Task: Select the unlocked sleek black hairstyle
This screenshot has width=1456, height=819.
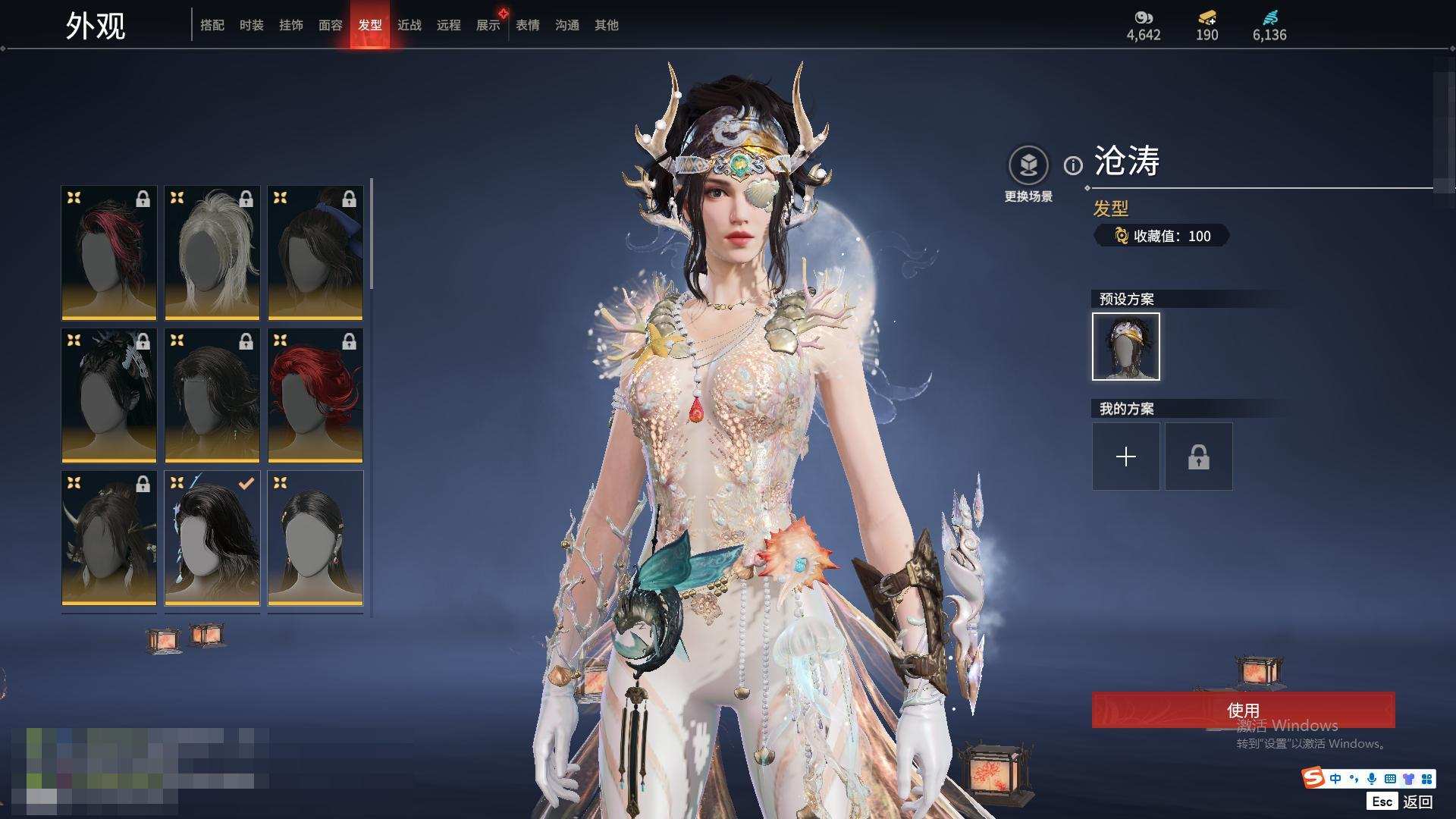Action: coord(315,538)
